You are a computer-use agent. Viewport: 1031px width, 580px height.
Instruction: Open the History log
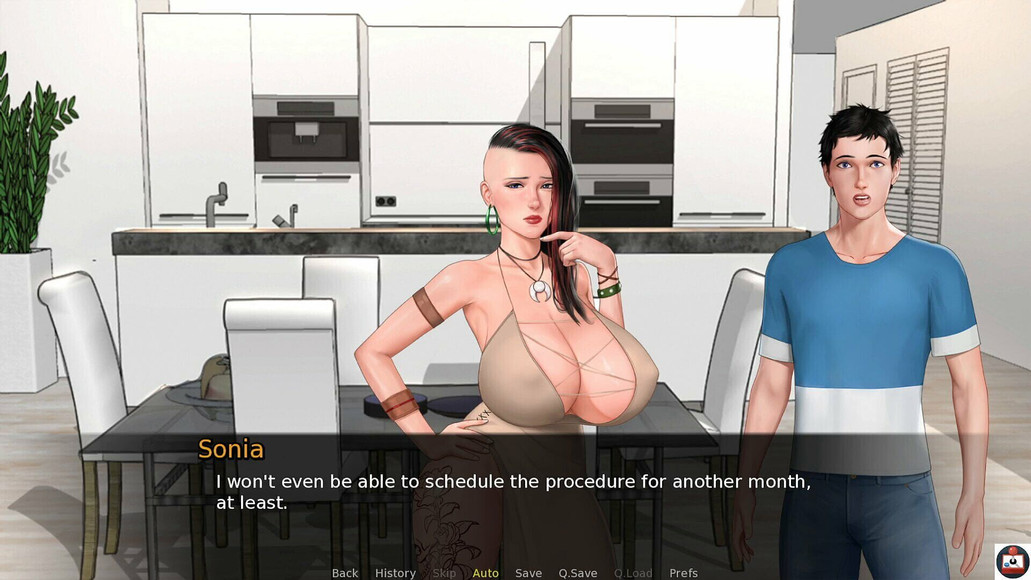pos(395,573)
